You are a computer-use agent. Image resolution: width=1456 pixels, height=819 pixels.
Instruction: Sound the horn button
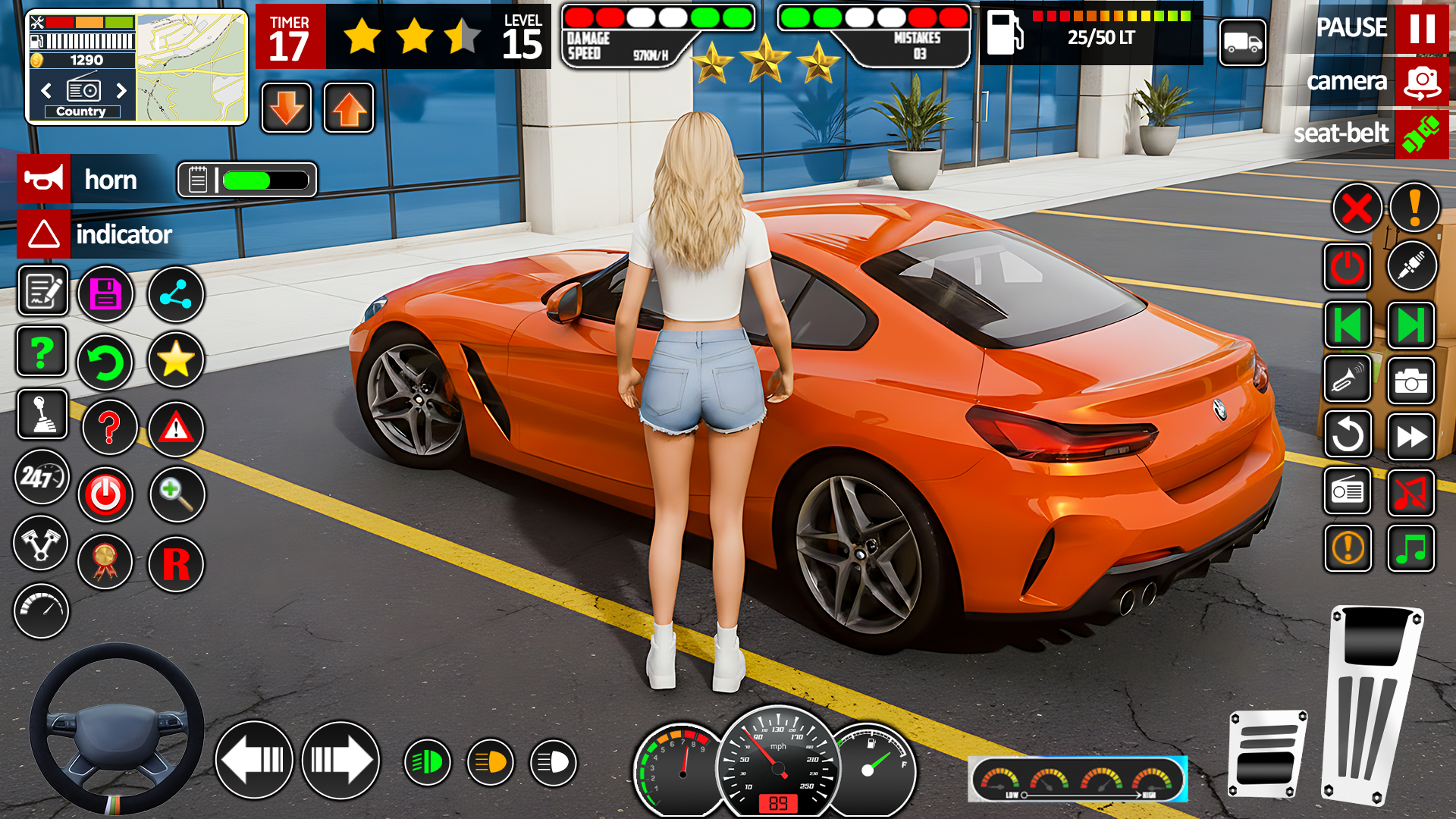point(44,180)
